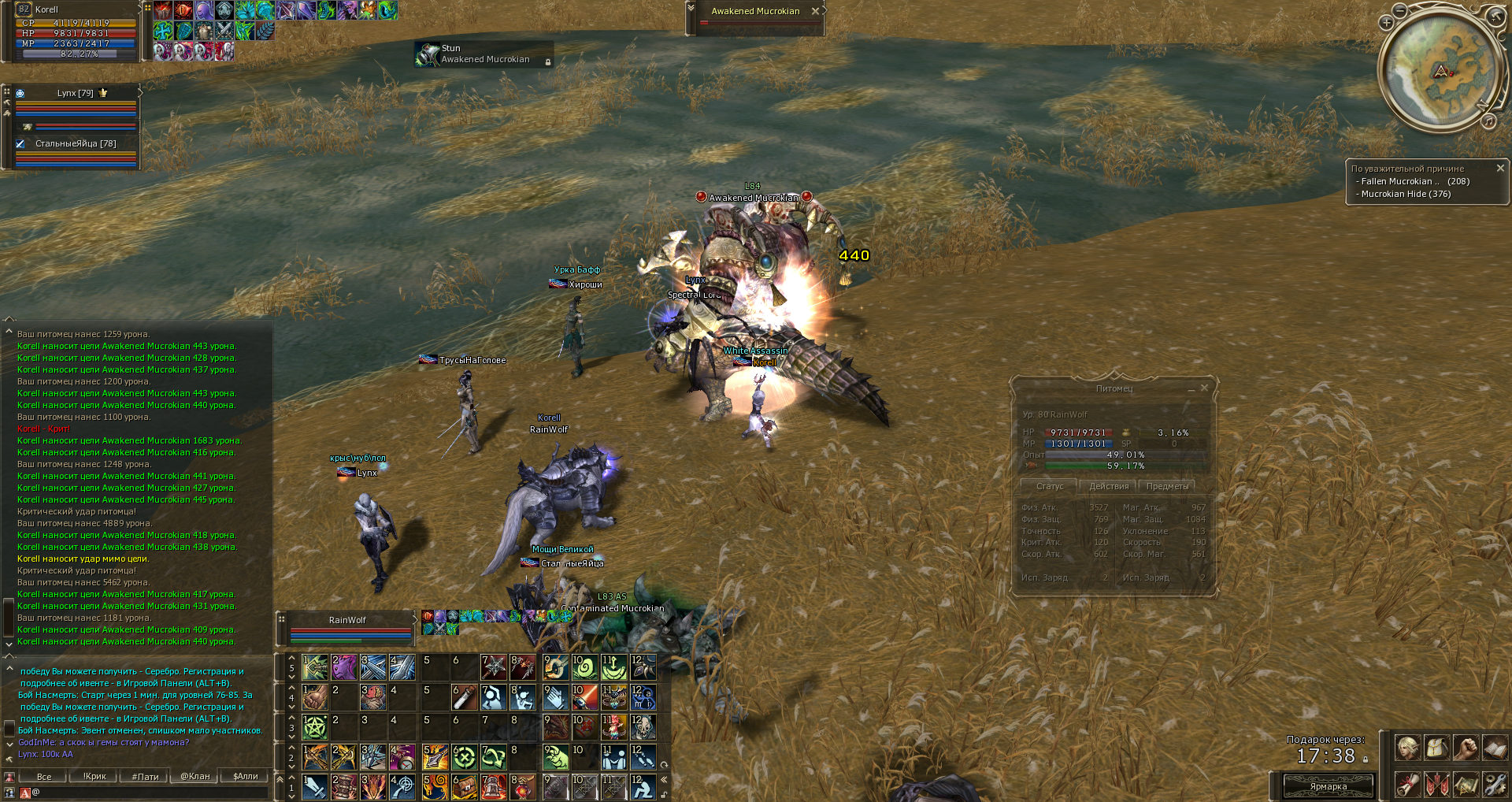Switch chat to the #Пати tab
The height and width of the screenshot is (802, 1512).
pyautogui.click(x=145, y=777)
